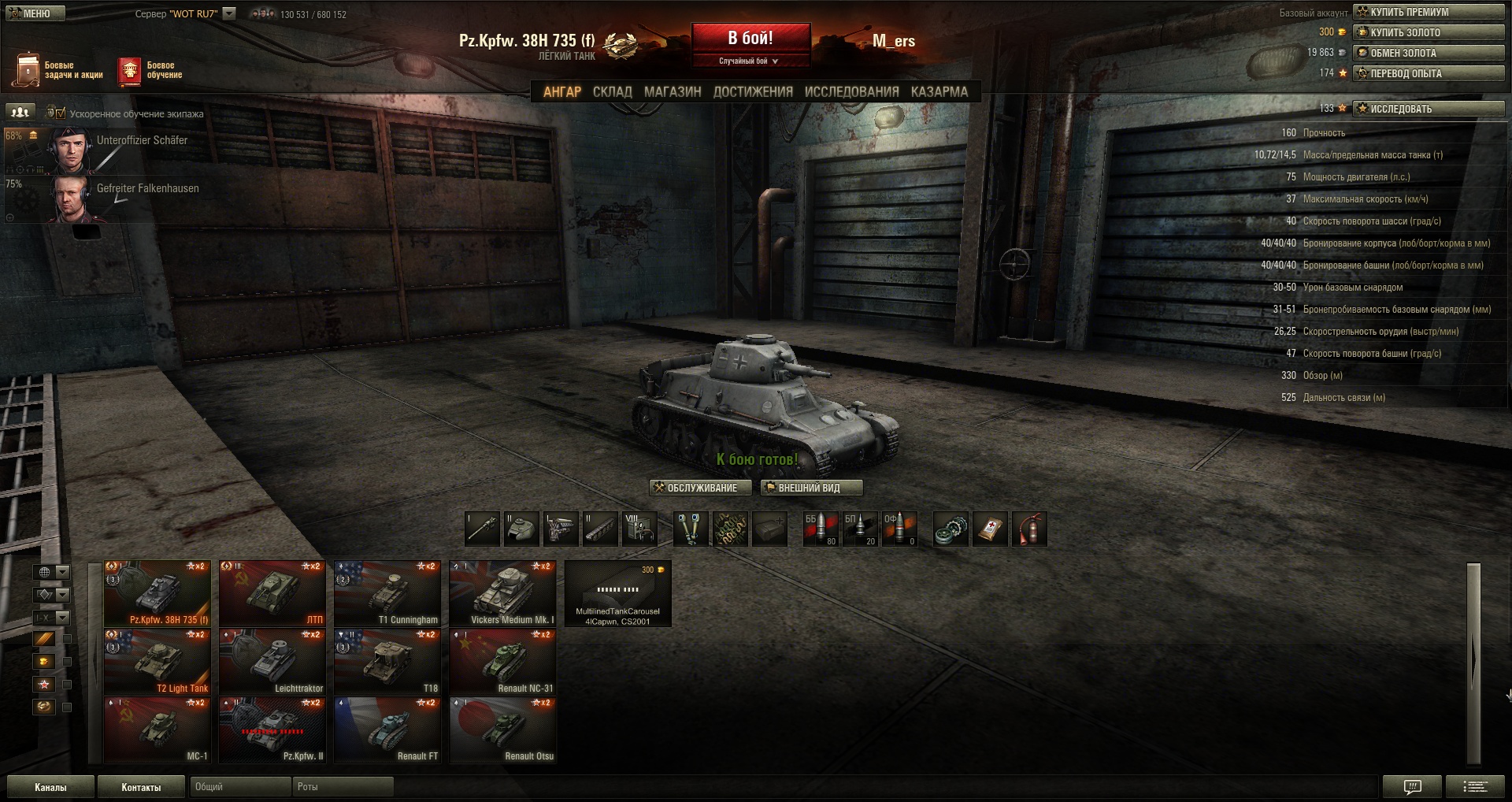The width and height of the screenshot is (1512, 802).
Task: Open the Каналы chat channels
Action: click(50, 787)
